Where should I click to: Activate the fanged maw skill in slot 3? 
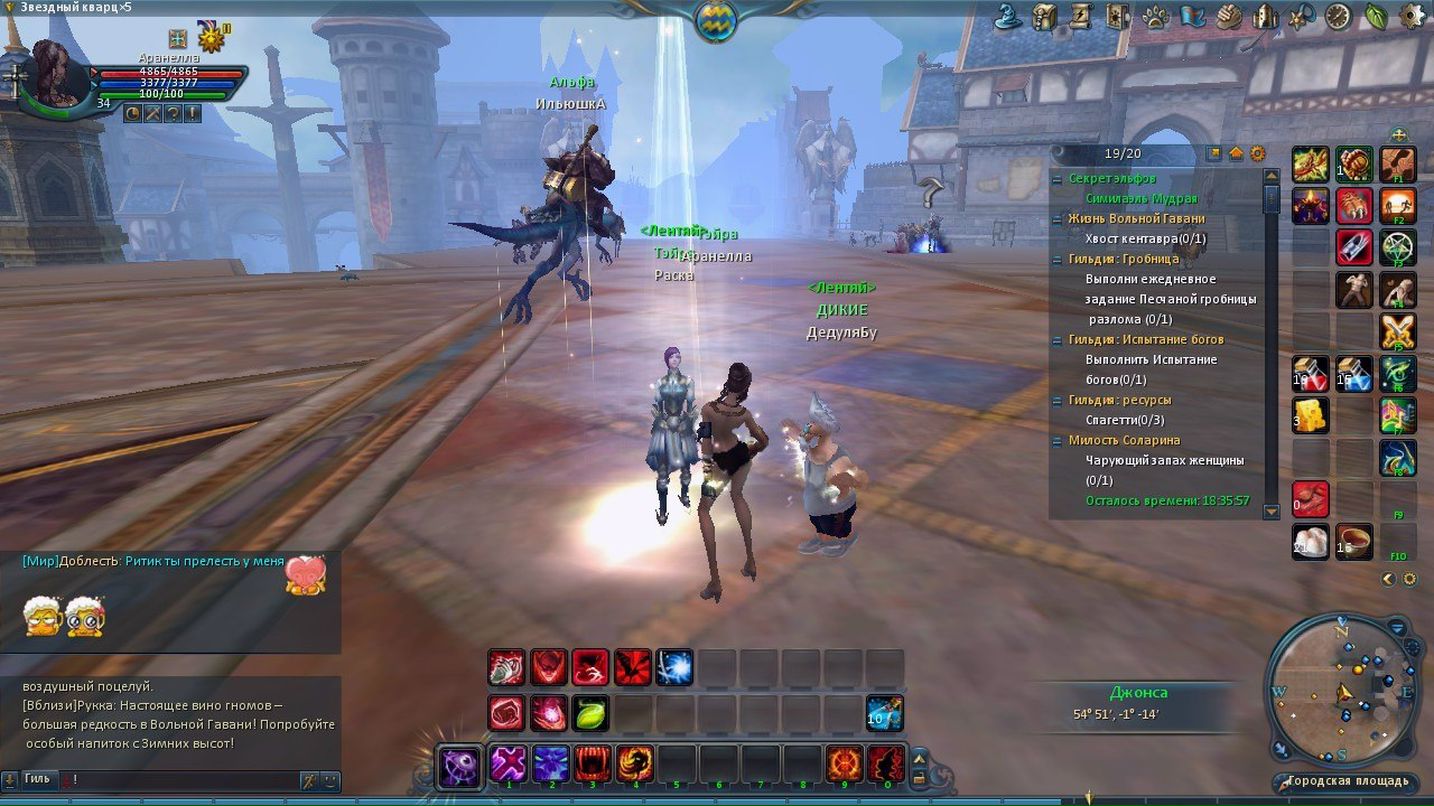(592, 765)
